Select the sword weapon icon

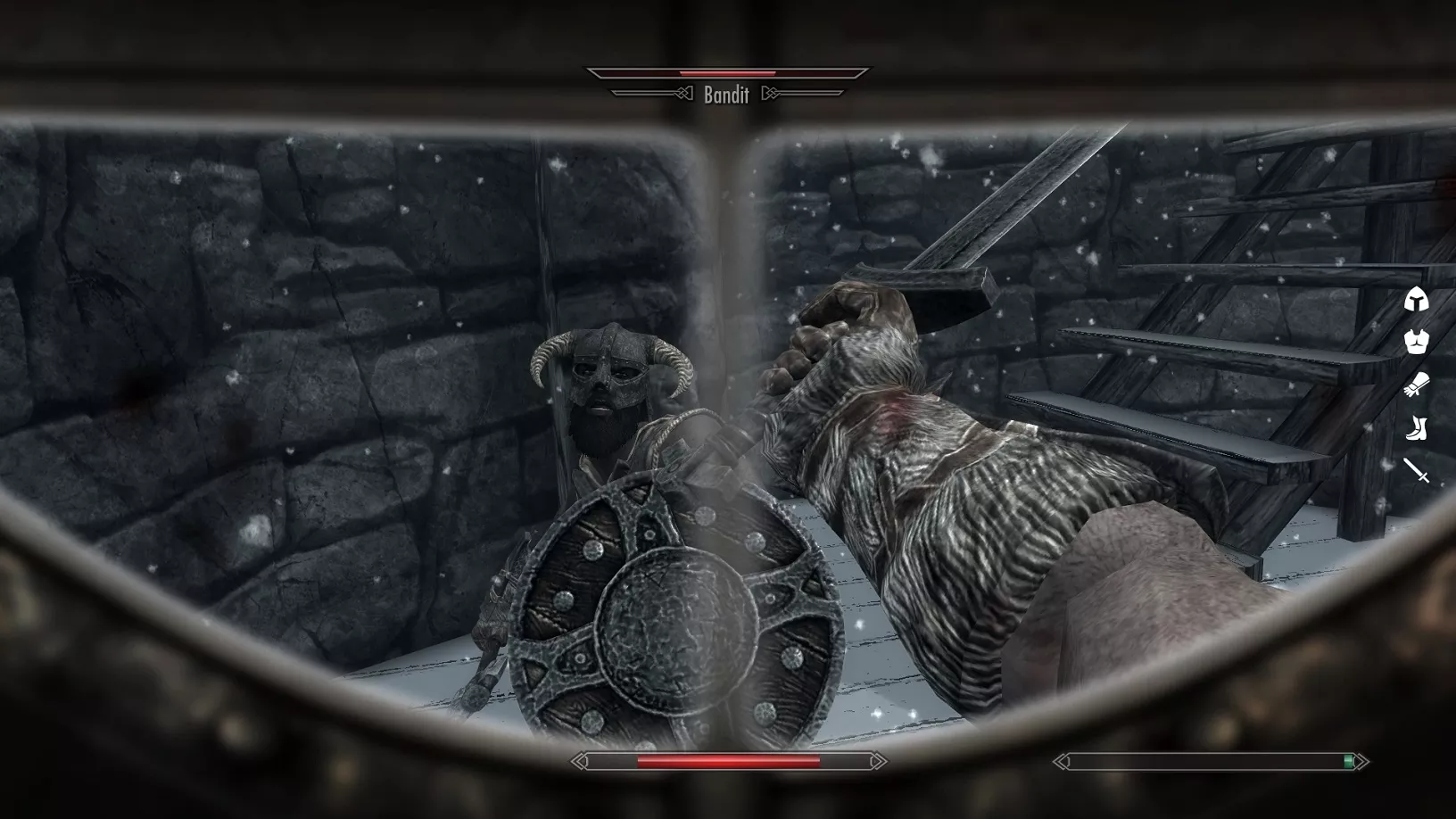click(x=1416, y=470)
